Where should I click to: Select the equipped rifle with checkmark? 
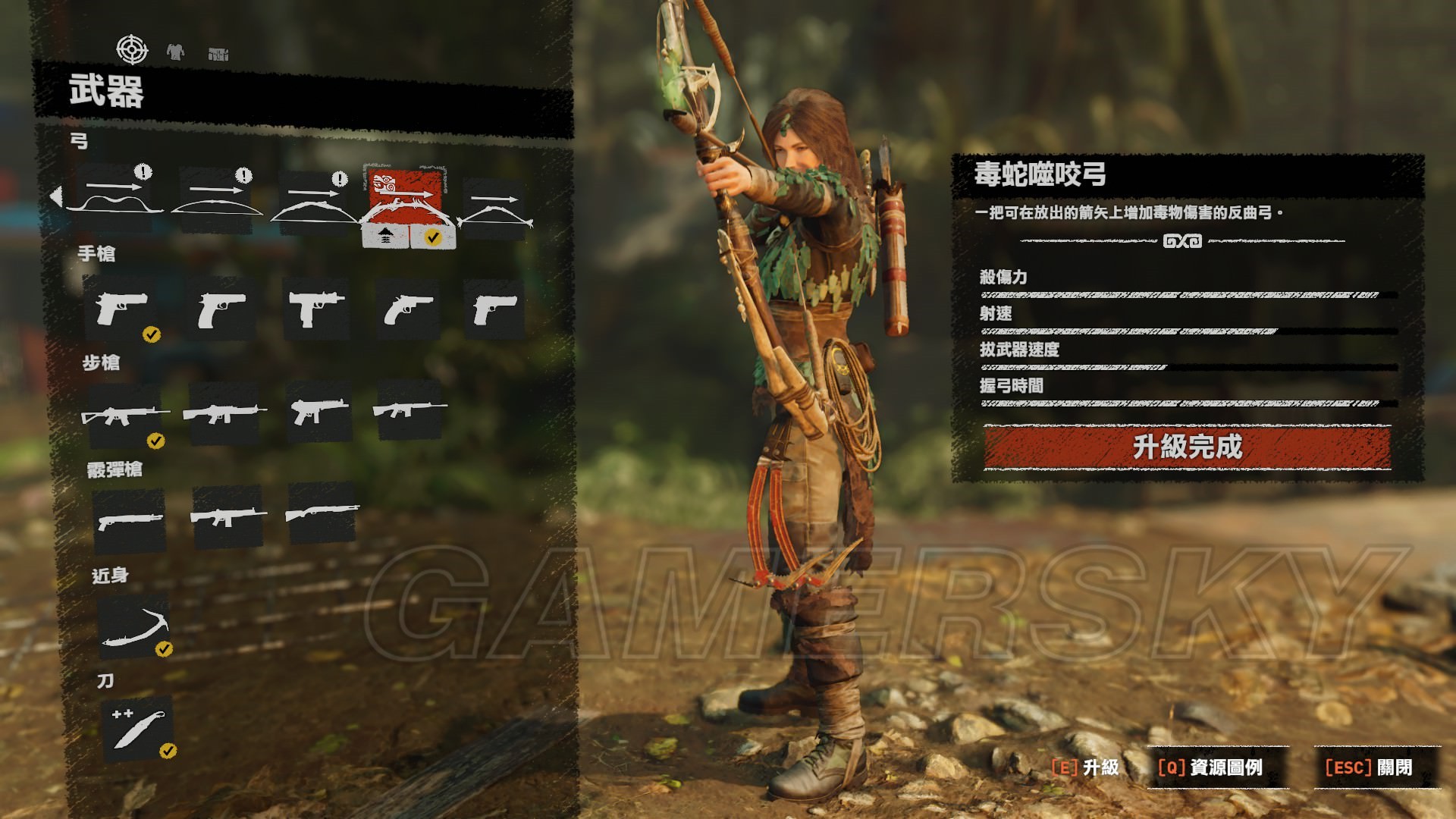[125, 415]
